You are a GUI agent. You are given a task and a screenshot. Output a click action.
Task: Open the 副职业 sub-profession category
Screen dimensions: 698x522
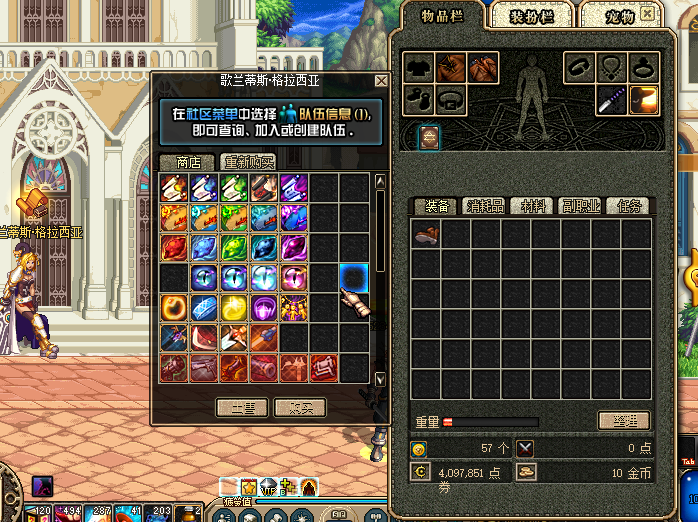point(579,206)
